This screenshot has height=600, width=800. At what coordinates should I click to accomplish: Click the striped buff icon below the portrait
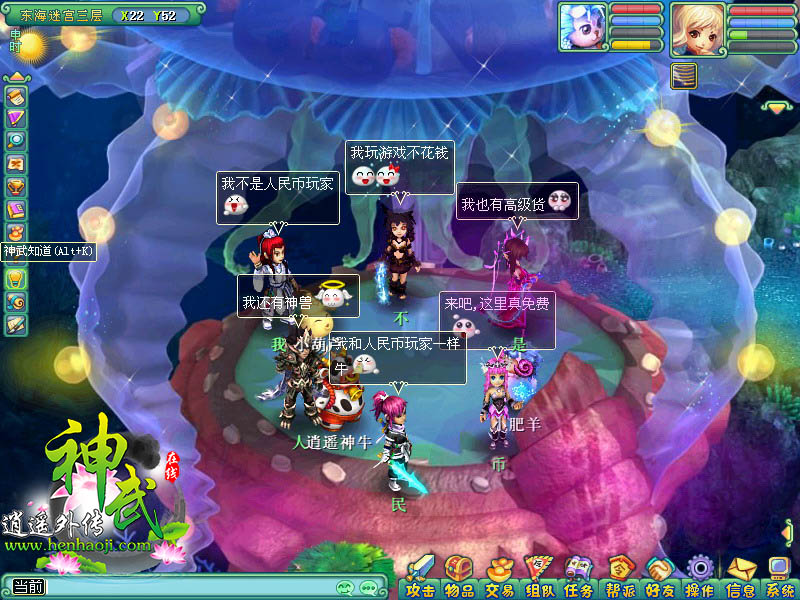(684, 76)
